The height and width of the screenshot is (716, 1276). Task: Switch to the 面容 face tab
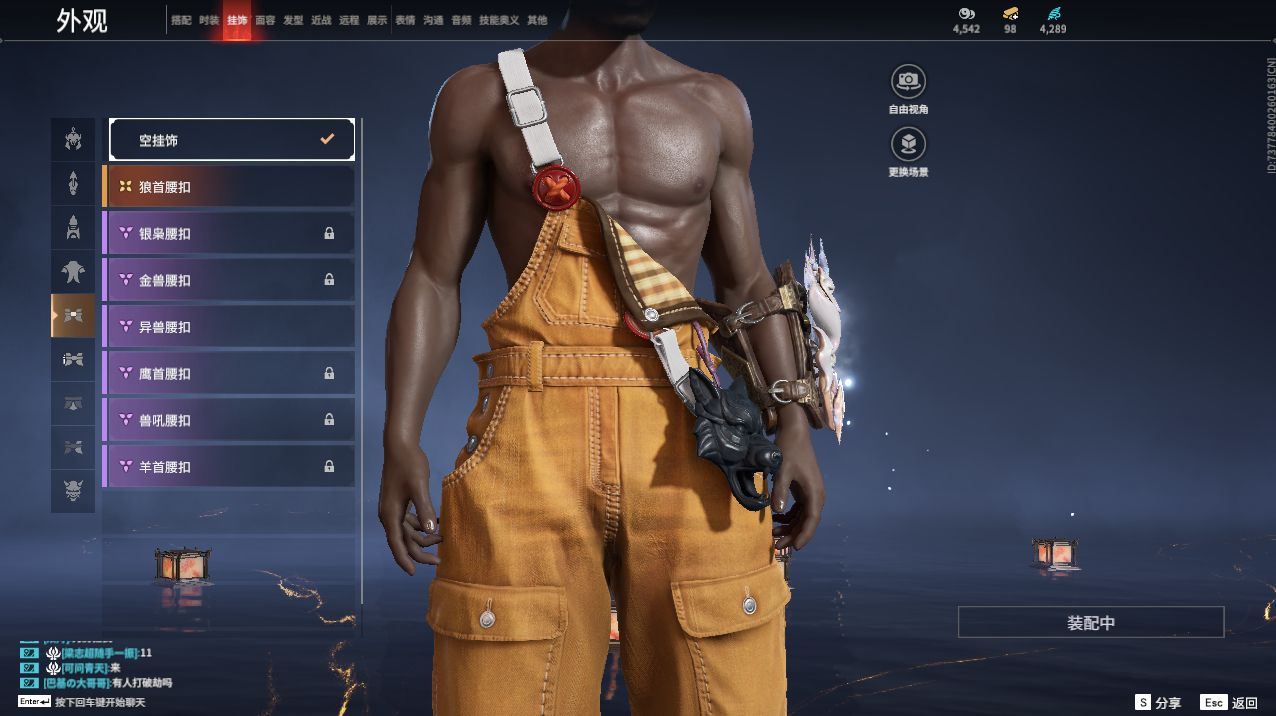(x=265, y=20)
